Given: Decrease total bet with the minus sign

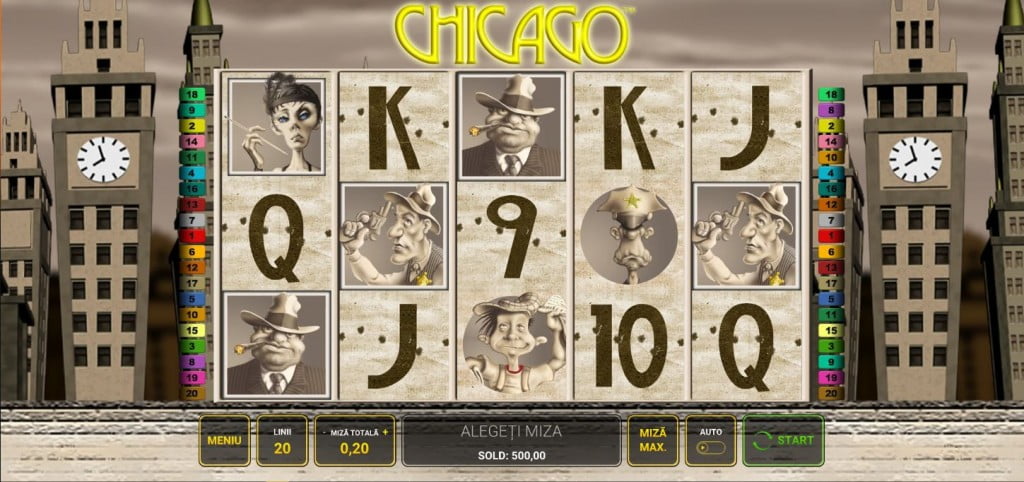Looking at the screenshot, I should pos(324,432).
